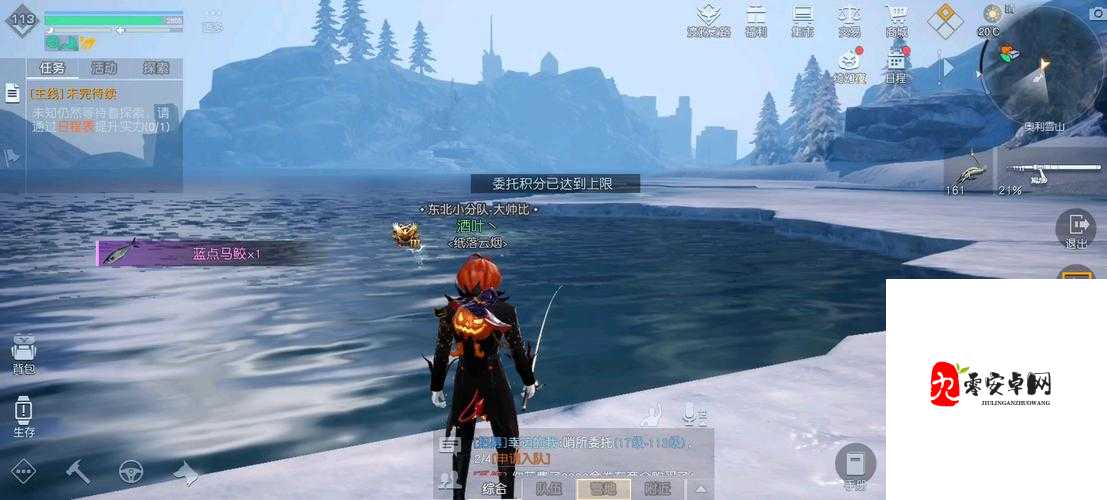1107x500 pixels.
Task: Open the 日程 schedule calendar
Action: click(895, 65)
